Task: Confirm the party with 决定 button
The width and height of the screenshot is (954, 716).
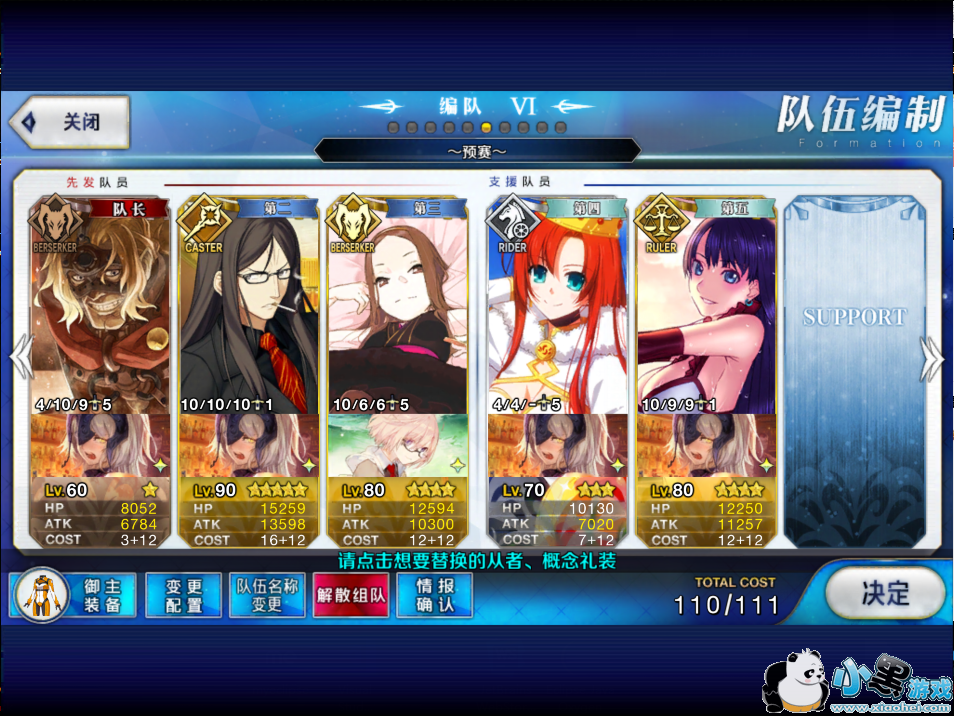Action: coord(885,593)
